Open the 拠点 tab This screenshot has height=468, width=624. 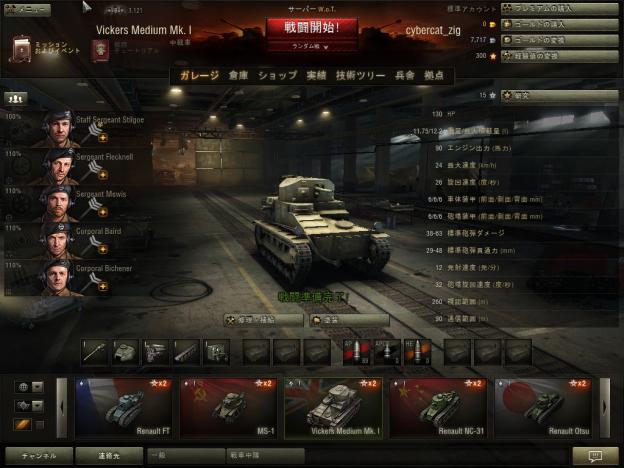coord(436,76)
